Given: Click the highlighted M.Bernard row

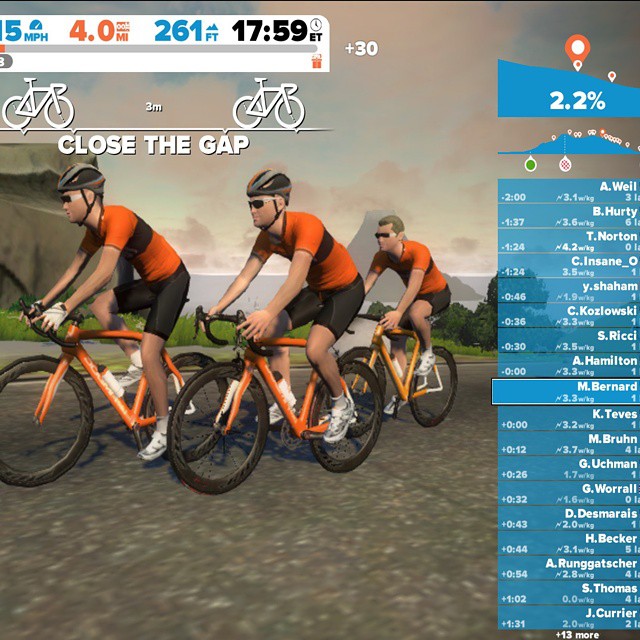Looking at the screenshot, I should point(566,392).
